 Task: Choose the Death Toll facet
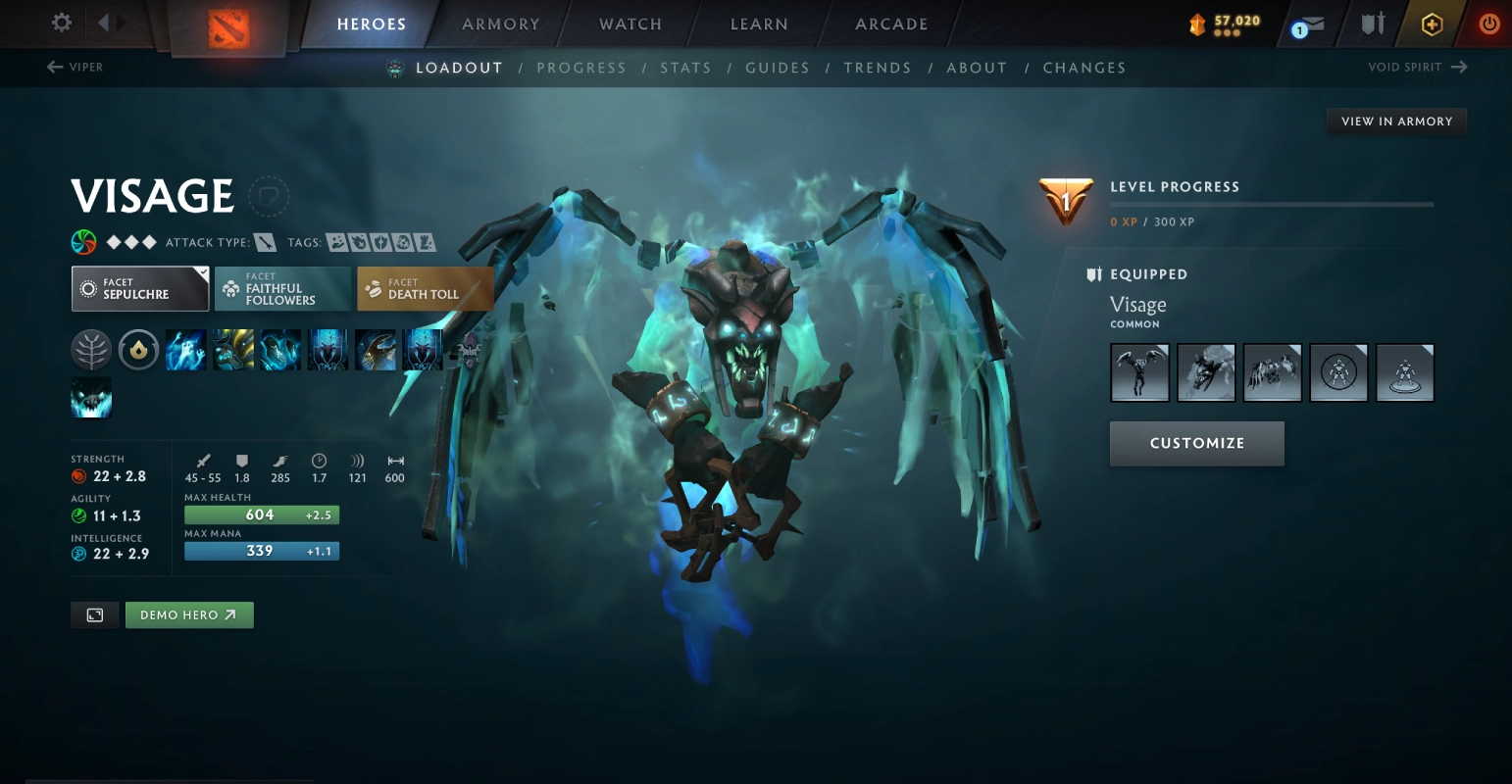pos(424,289)
